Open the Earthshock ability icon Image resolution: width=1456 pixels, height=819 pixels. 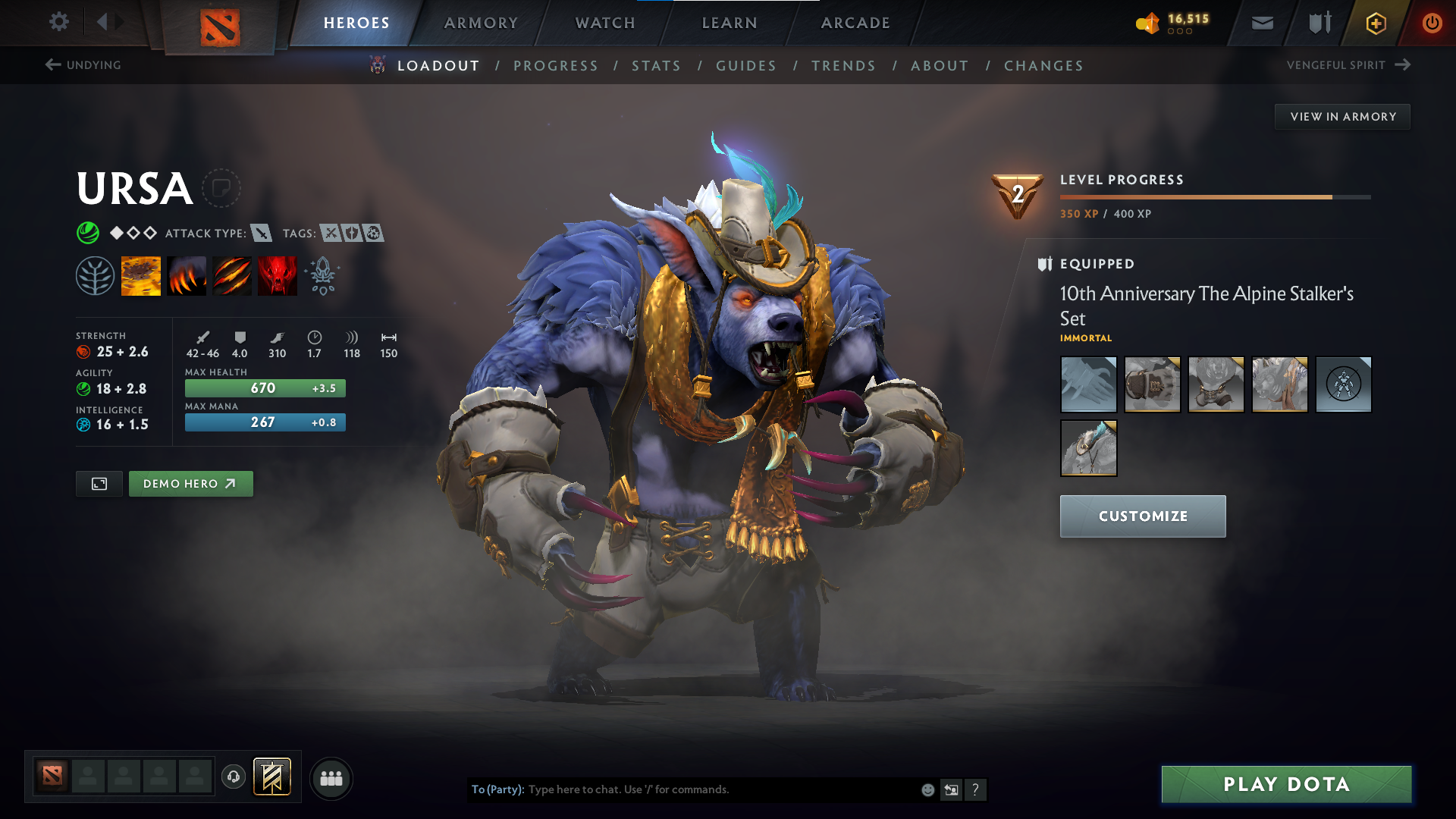tap(141, 275)
